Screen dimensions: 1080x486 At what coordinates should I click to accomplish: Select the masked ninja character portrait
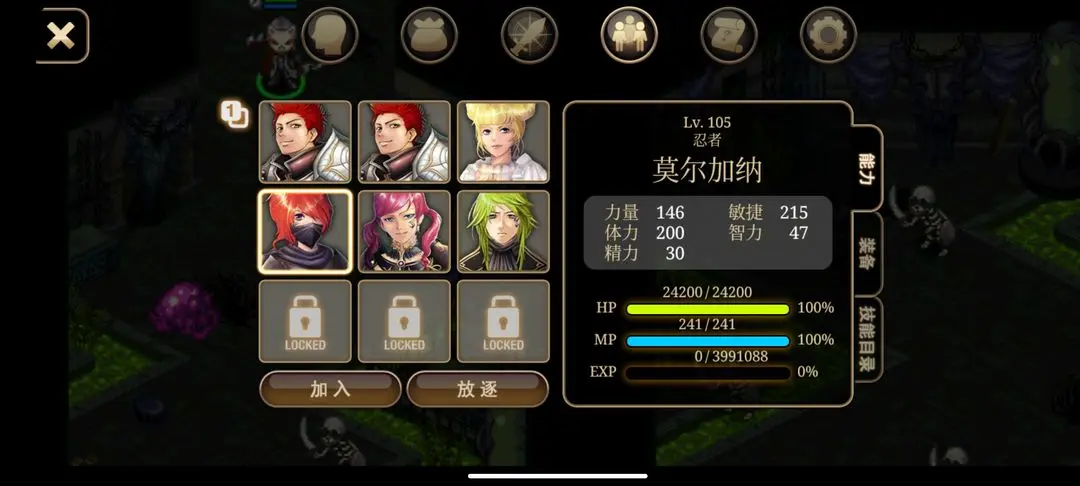click(x=305, y=231)
